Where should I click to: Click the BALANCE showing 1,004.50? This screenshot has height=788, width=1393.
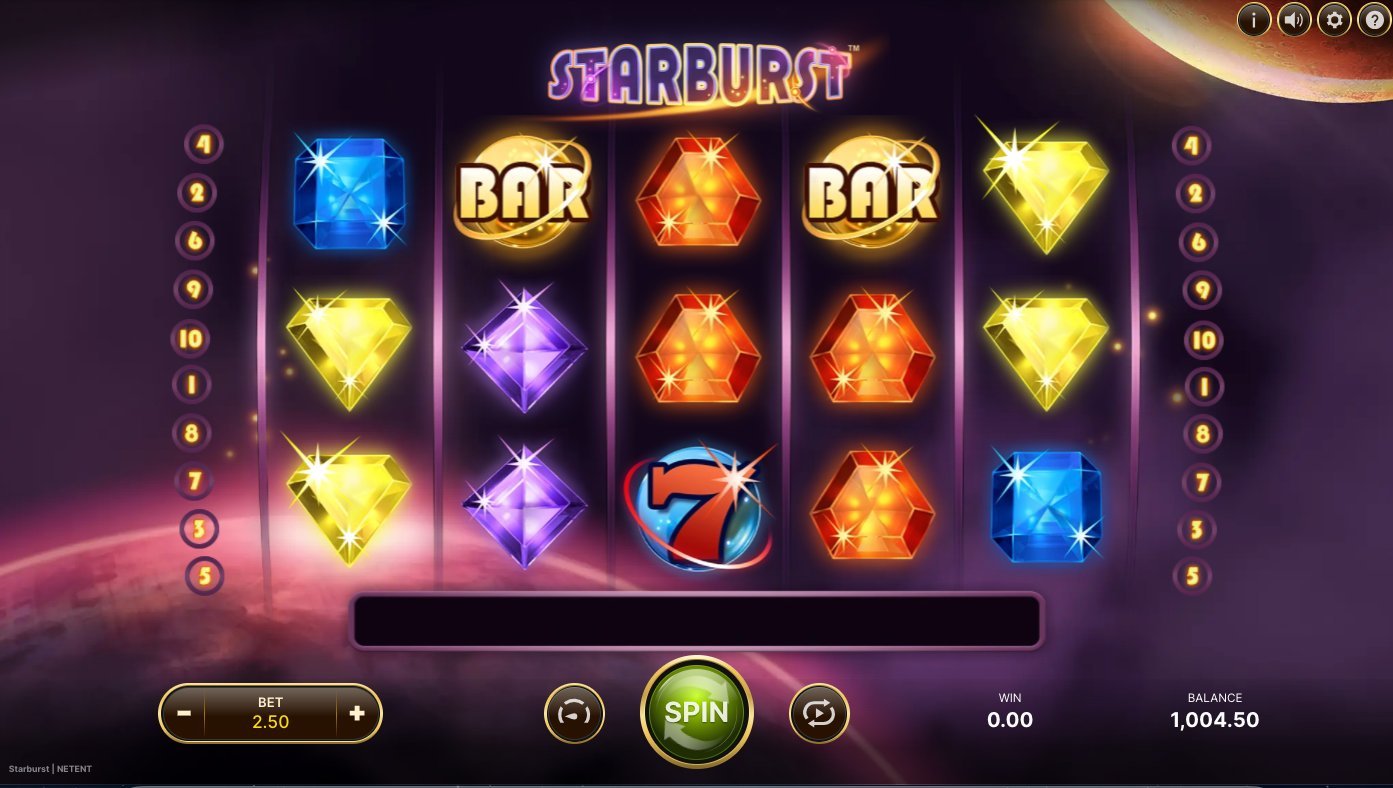(1215, 711)
